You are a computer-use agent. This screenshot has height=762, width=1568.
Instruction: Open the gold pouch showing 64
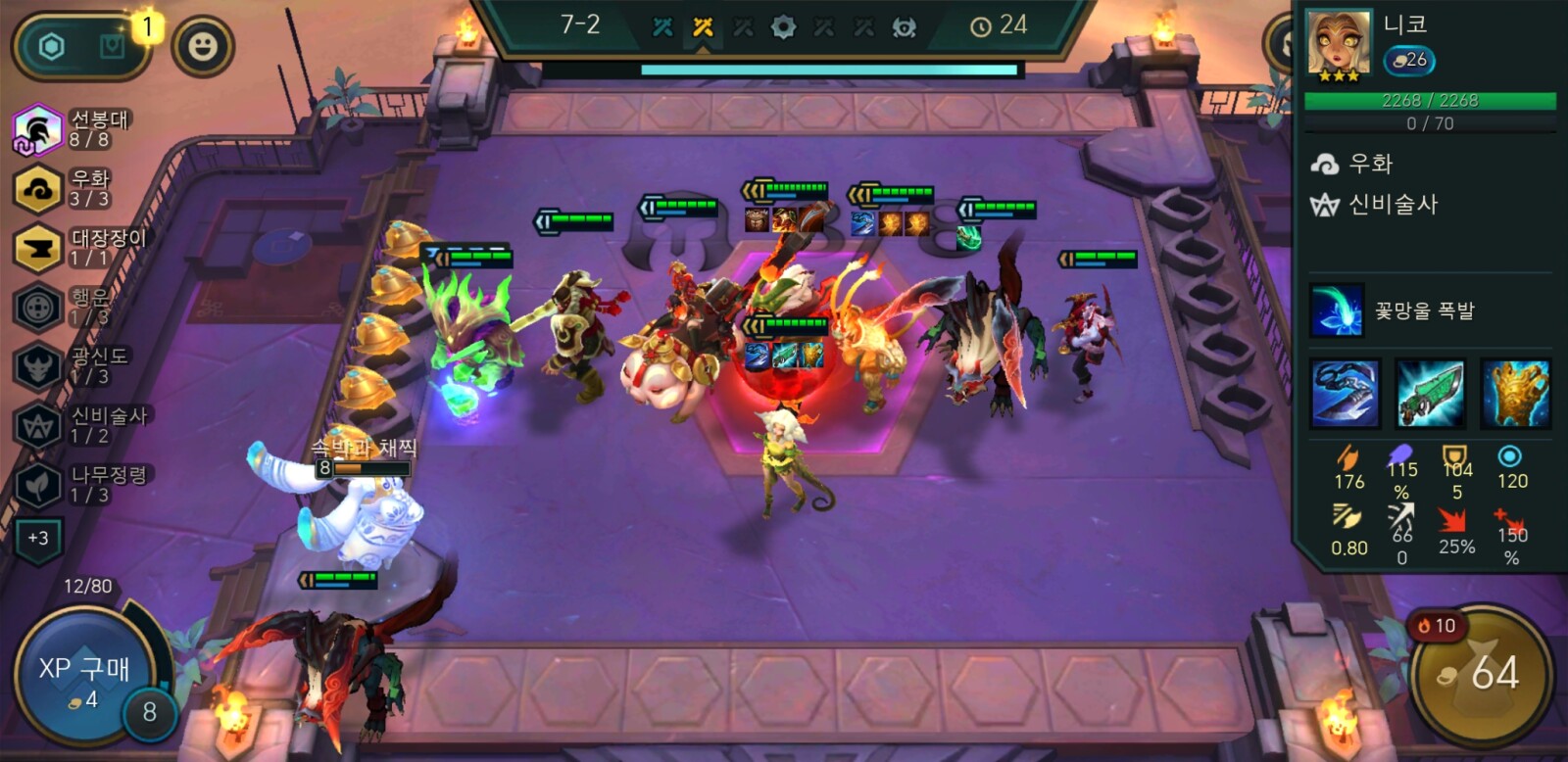[x=1481, y=674]
